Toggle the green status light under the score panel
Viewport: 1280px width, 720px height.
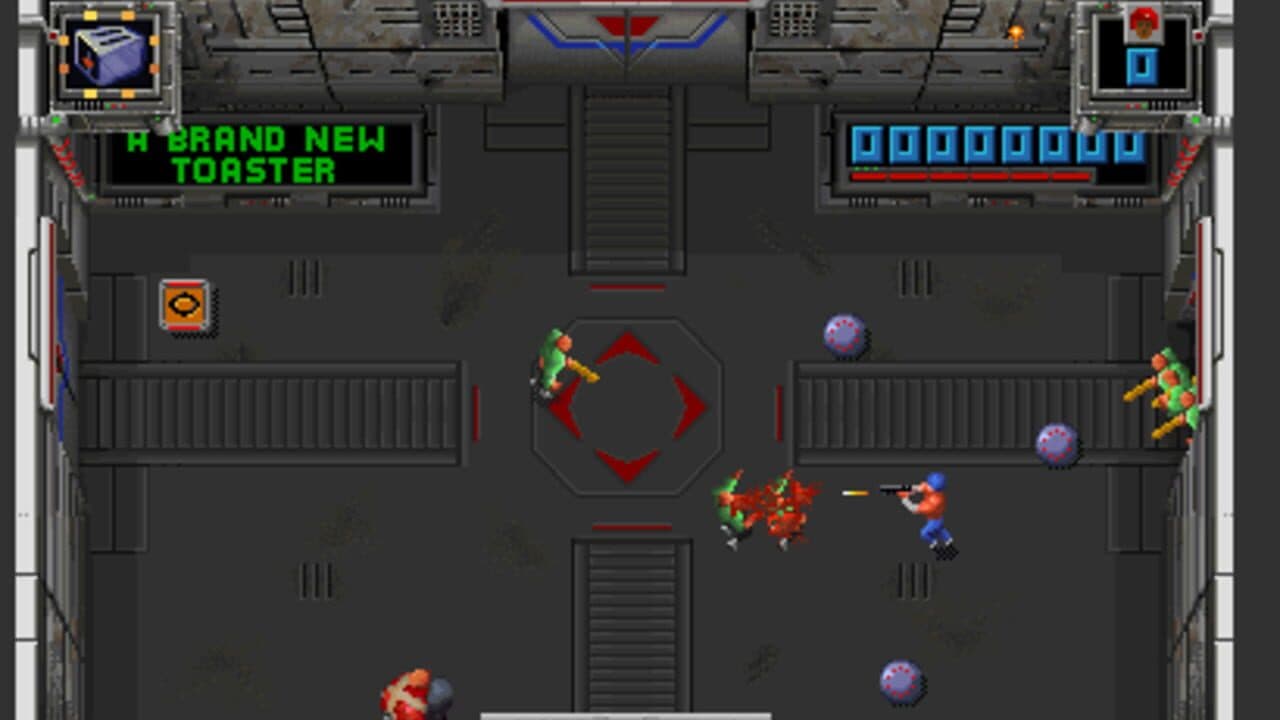tap(865, 169)
